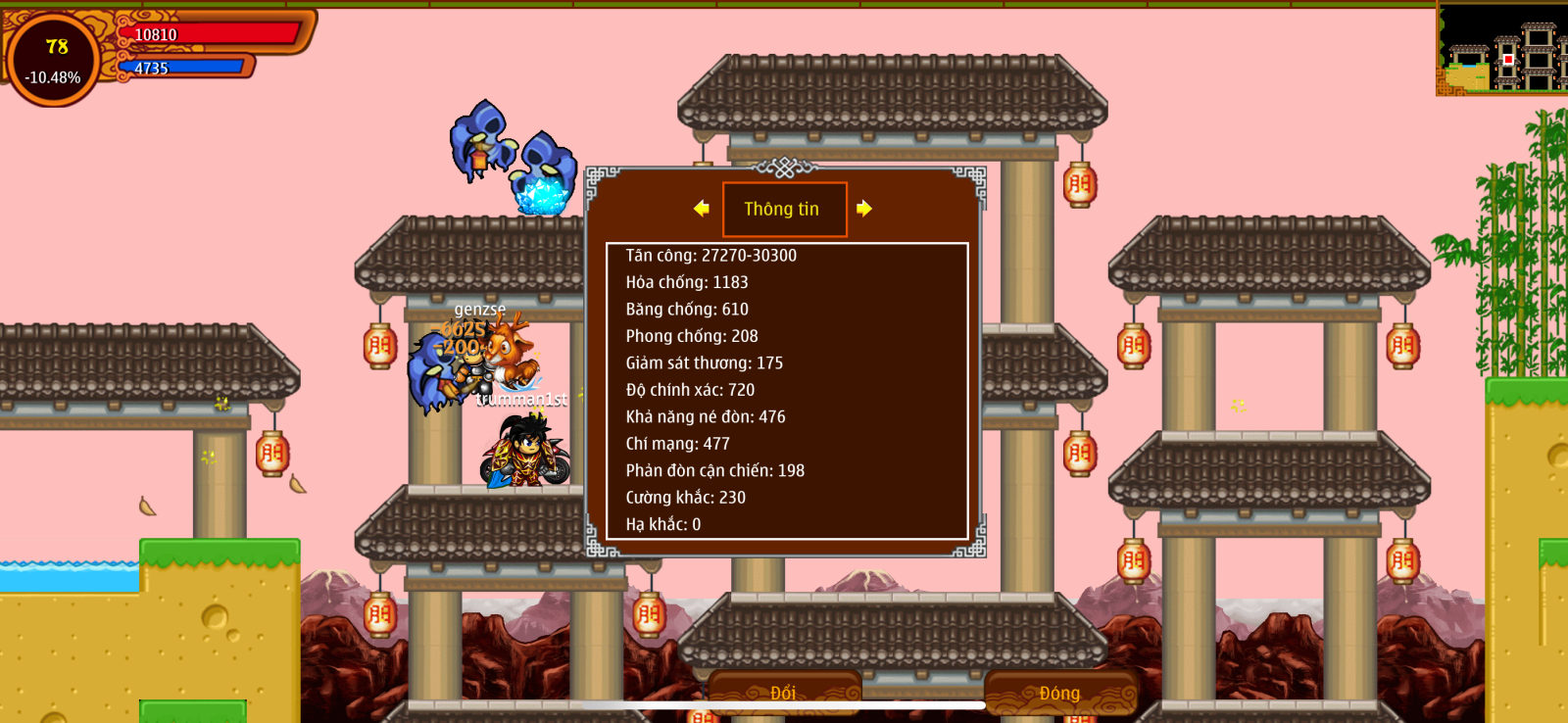
Task: Open the minimap in the corner
Action: [1501, 49]
